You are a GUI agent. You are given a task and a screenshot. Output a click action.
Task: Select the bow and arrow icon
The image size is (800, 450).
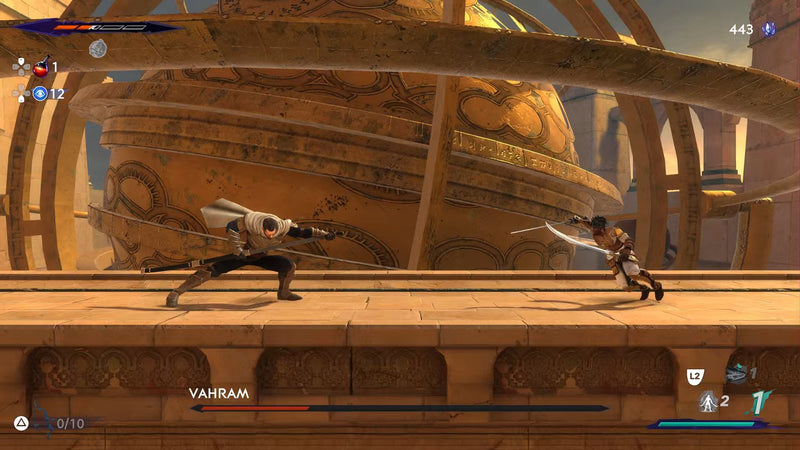tap(41, 422)
